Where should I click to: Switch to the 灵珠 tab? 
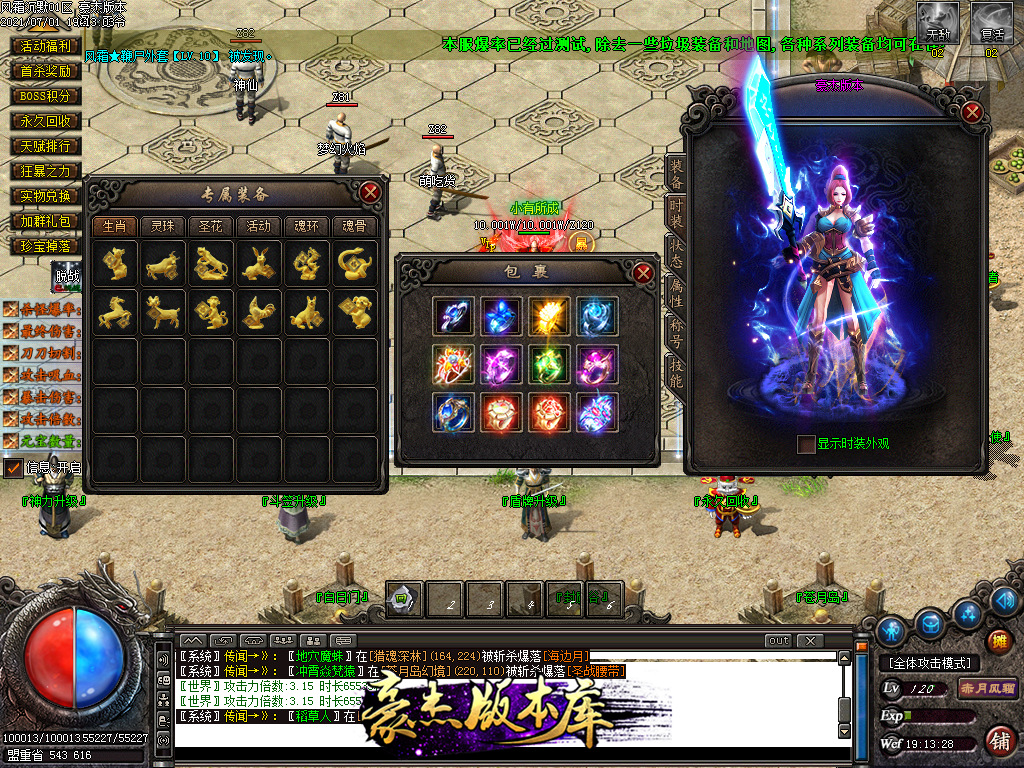click(162, 226)
